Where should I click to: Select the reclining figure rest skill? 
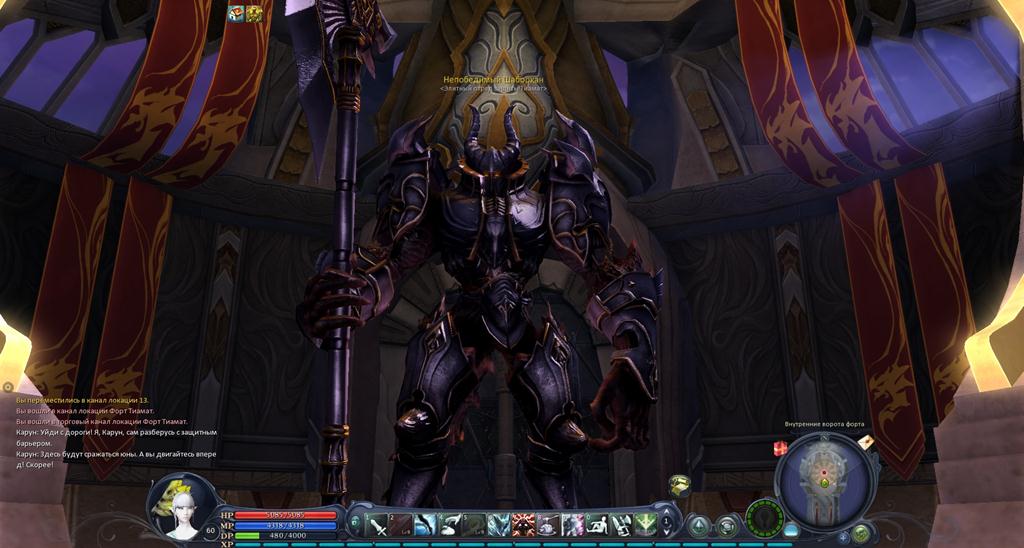[597, 525]
